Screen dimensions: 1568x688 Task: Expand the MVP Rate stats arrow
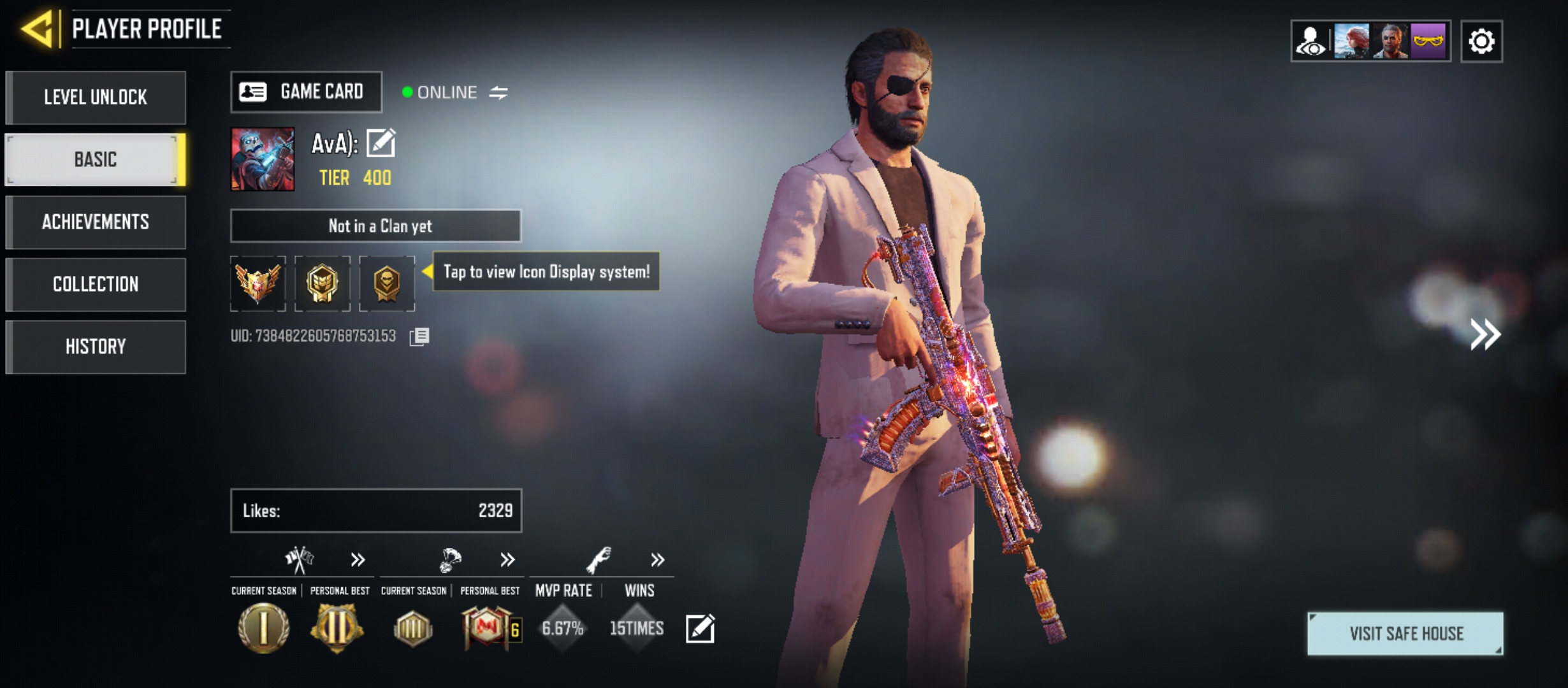tap(657, 560)
